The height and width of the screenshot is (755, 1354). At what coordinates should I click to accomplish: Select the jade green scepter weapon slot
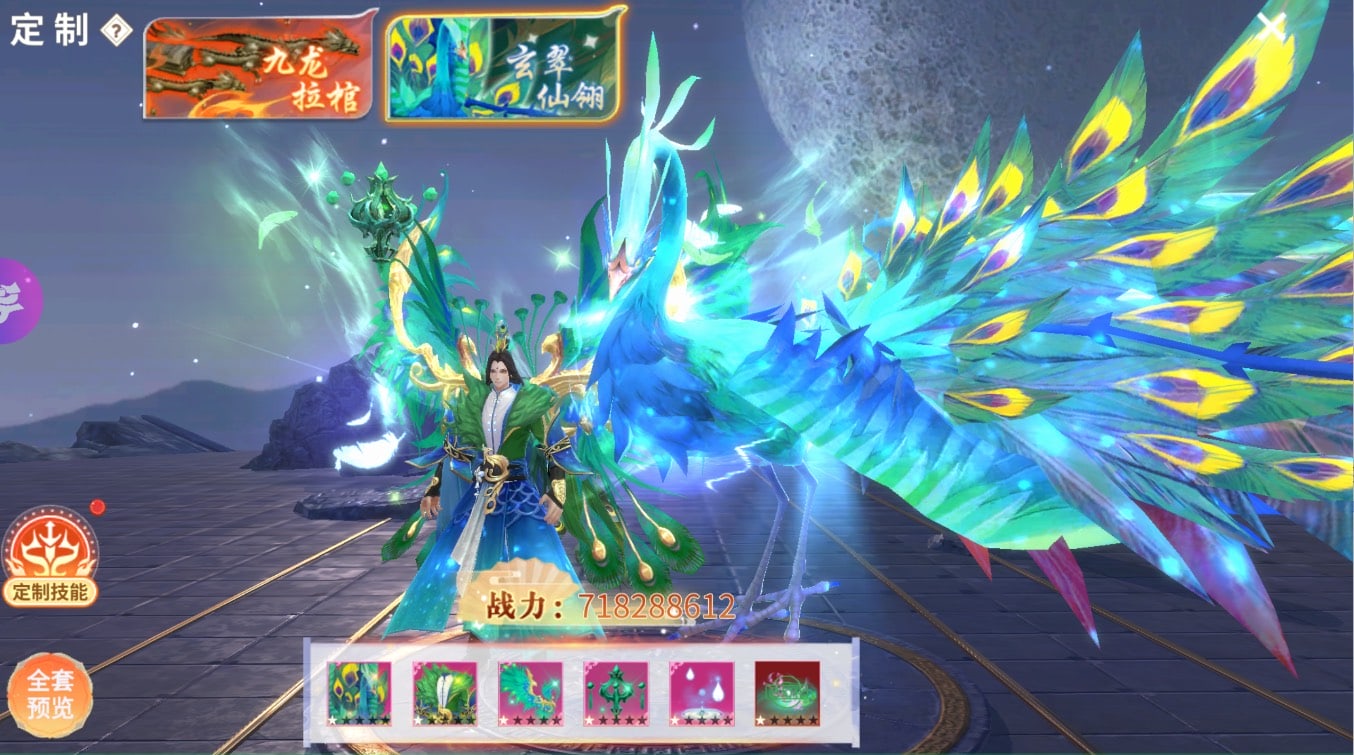point(616,692)
